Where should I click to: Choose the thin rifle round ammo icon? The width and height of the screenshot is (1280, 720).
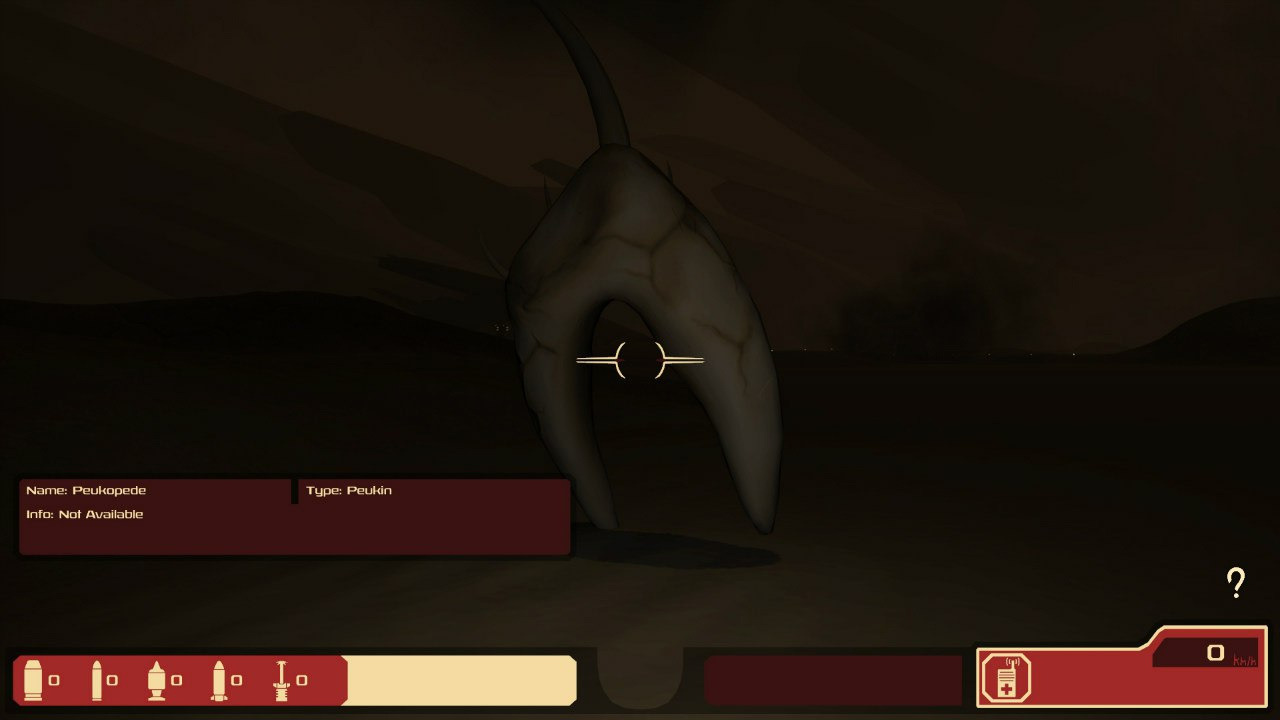pos(97,680)
